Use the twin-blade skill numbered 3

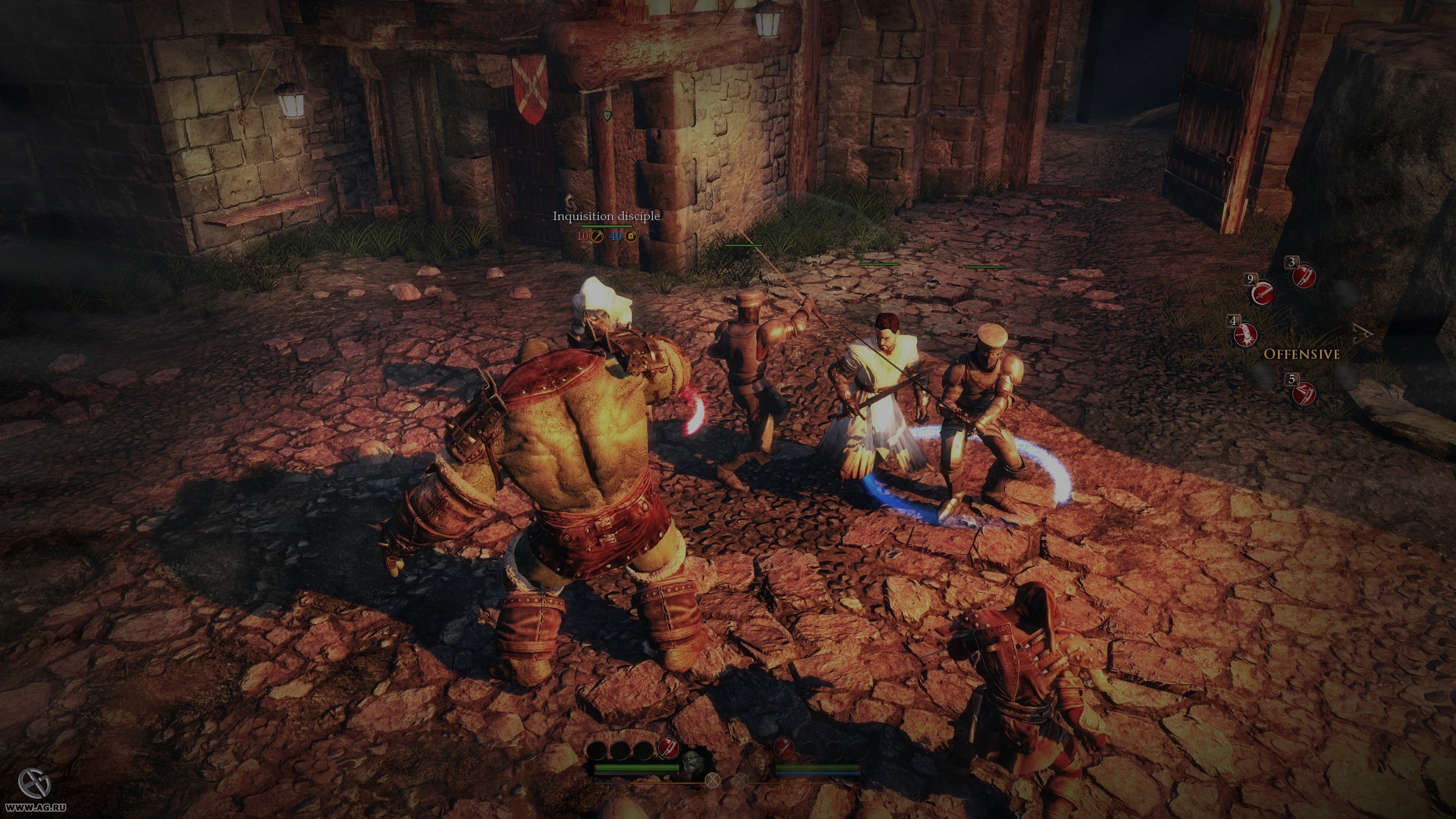click(x=1304, y=276)
